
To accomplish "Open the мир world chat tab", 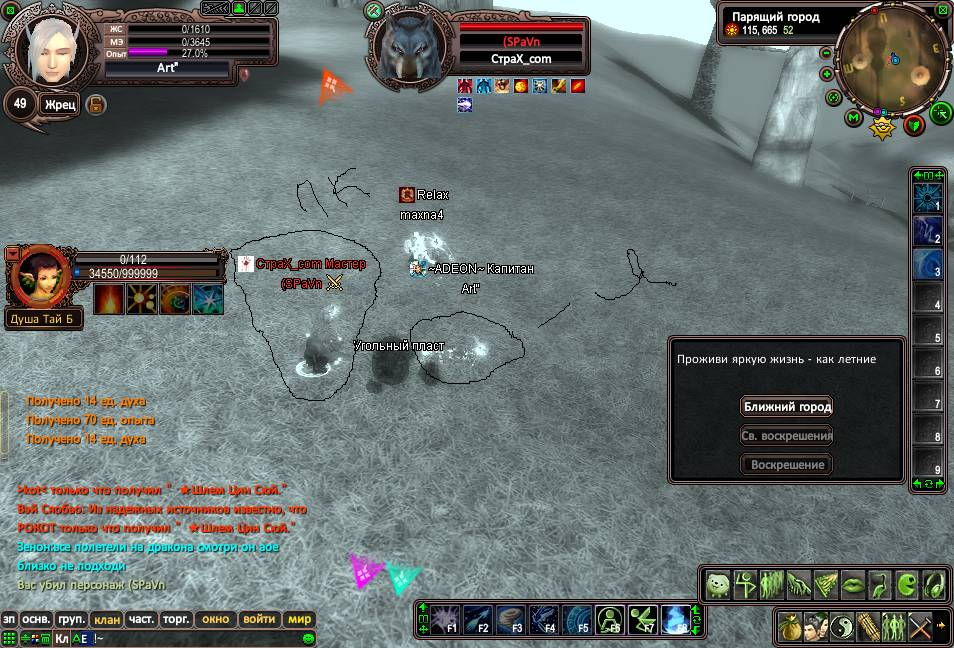I will 300,620.
